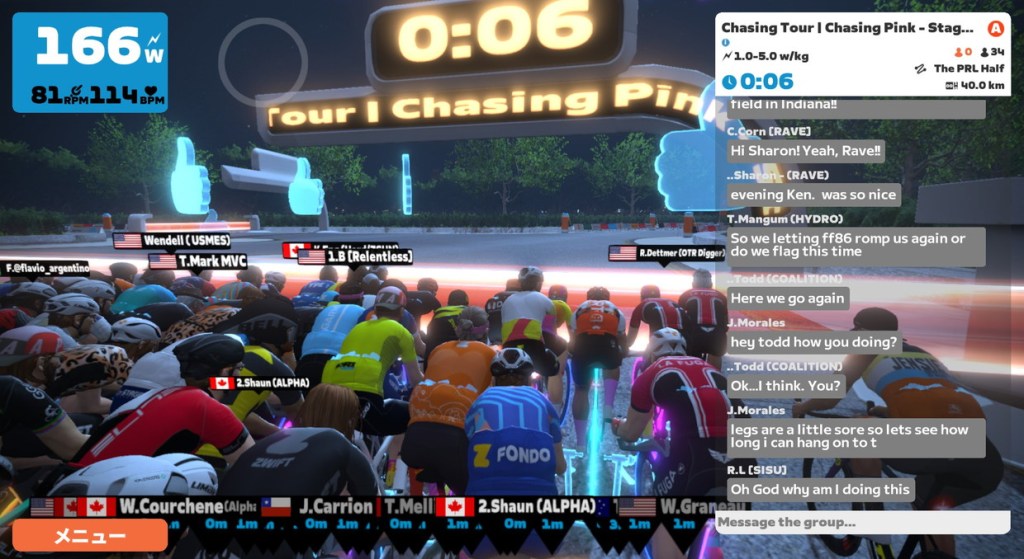Select T.Mangum's chat message about ff86

tap(856, 246)
